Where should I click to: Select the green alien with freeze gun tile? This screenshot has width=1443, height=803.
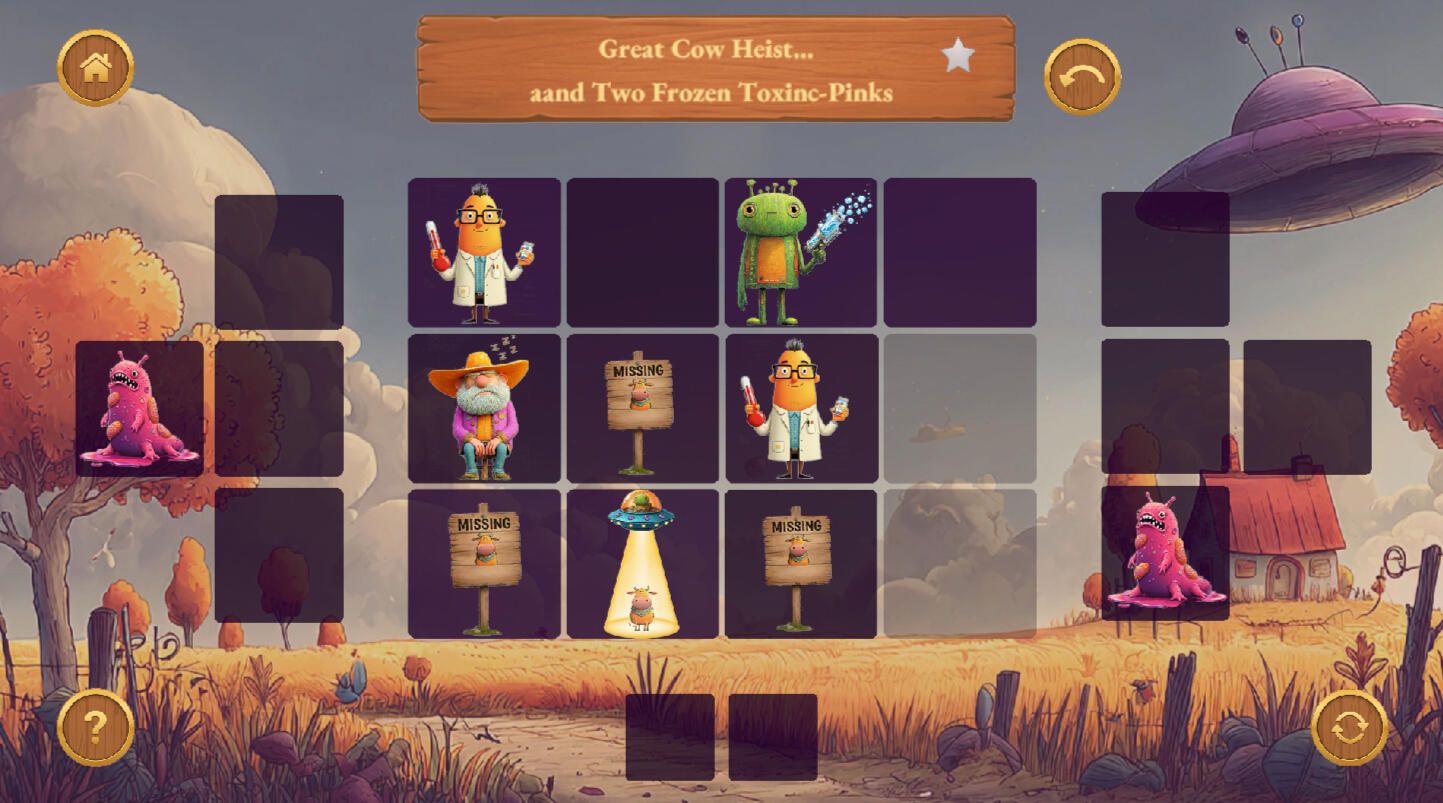pos(801,252)
